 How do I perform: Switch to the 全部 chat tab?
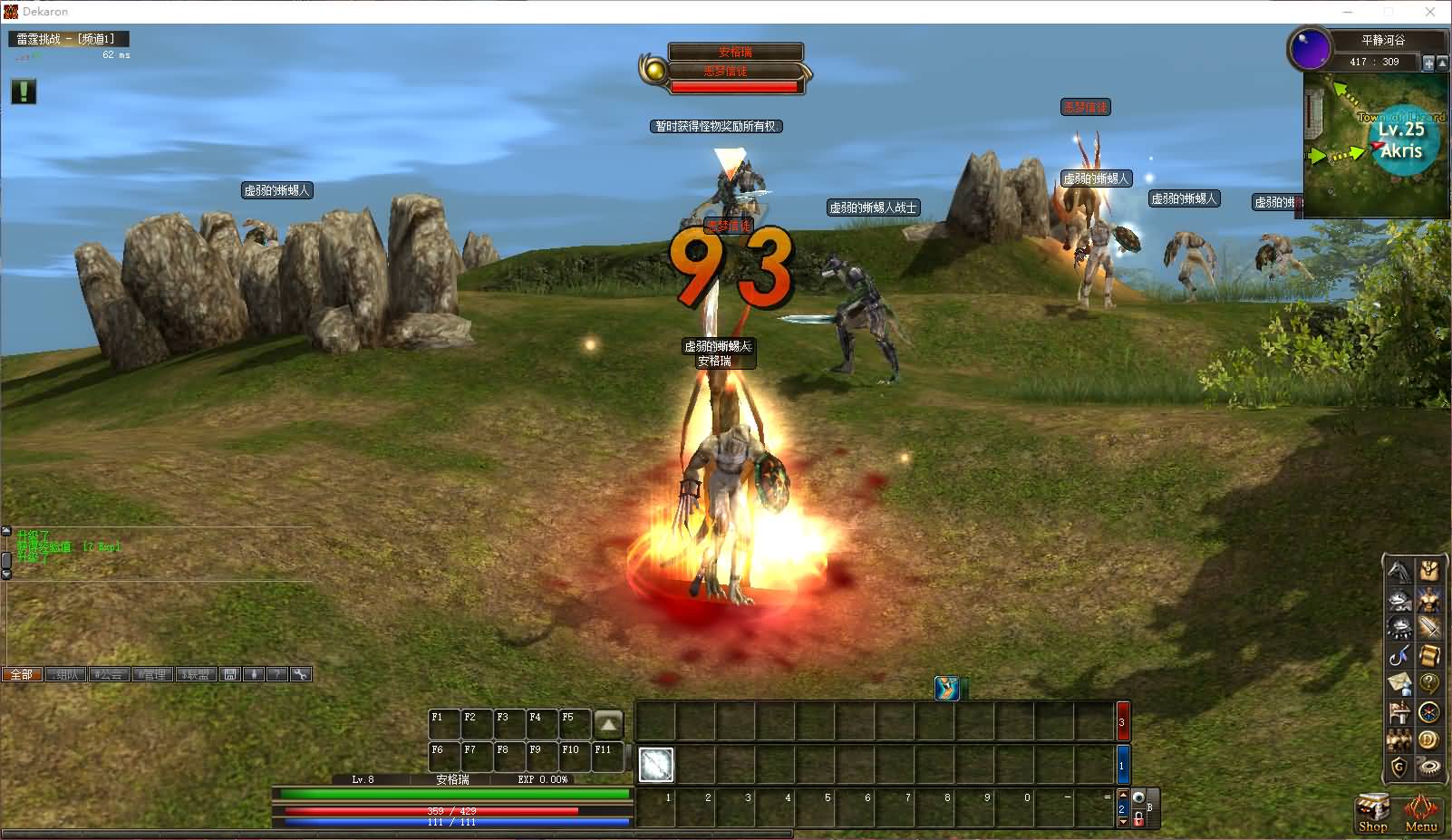click(x=22, y=674)
